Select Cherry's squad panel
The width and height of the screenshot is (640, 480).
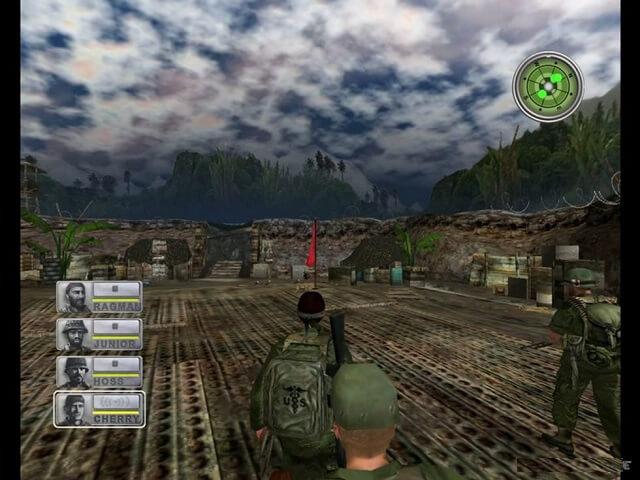point(99,409)
